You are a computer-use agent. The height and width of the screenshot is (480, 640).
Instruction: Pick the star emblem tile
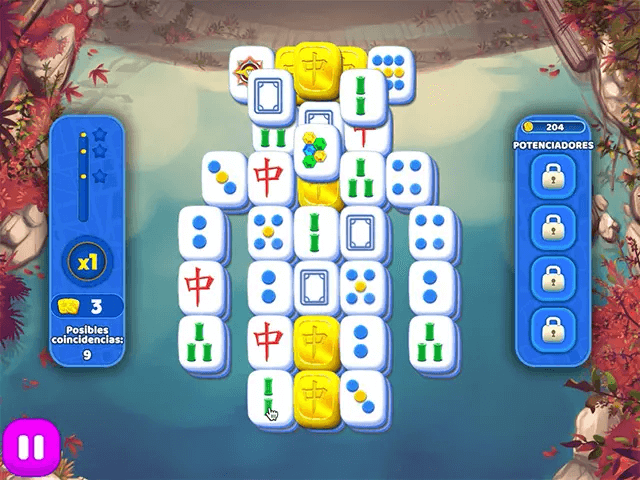click(246, 72)
